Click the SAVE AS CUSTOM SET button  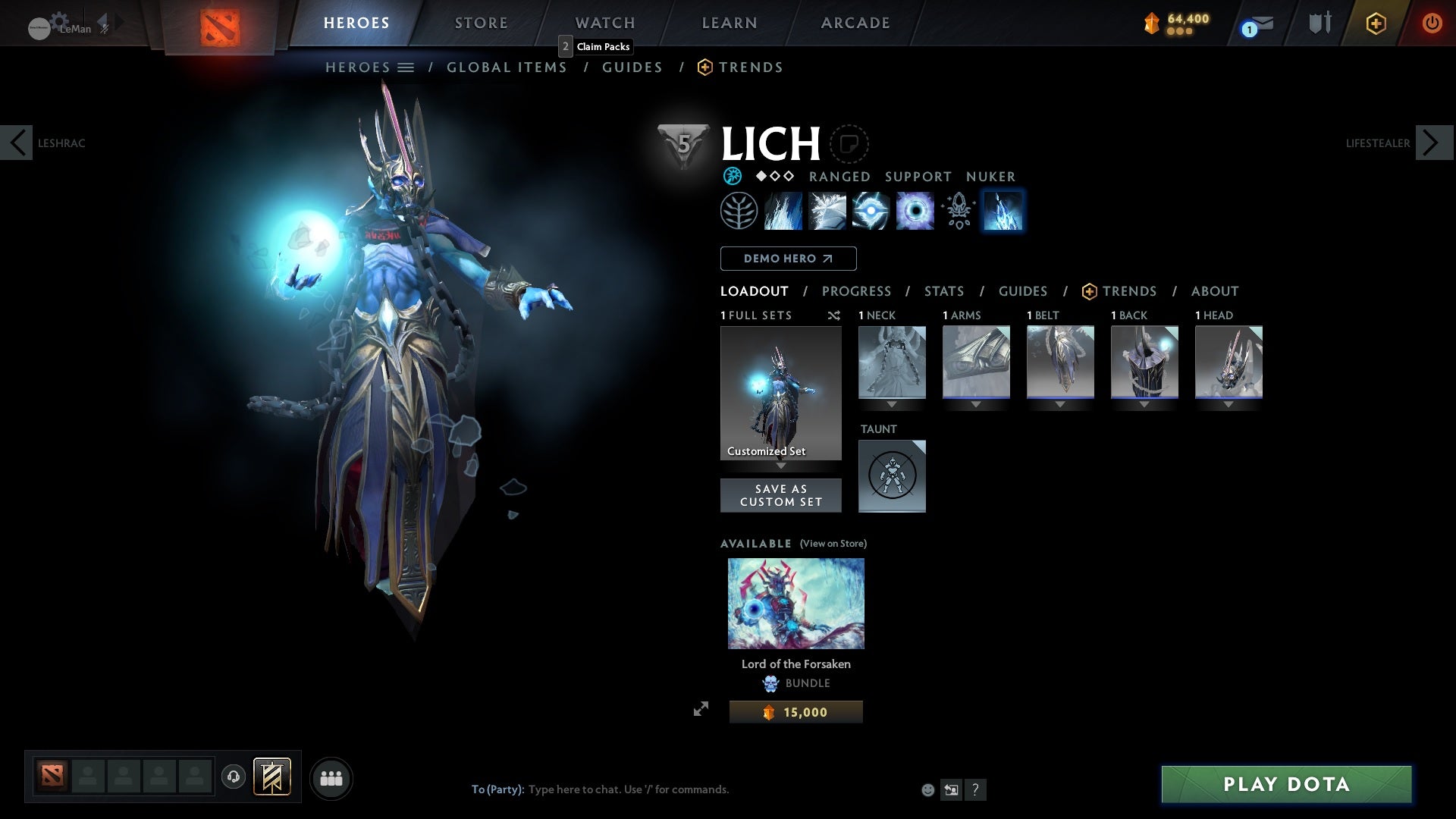[x=780, y=495]
